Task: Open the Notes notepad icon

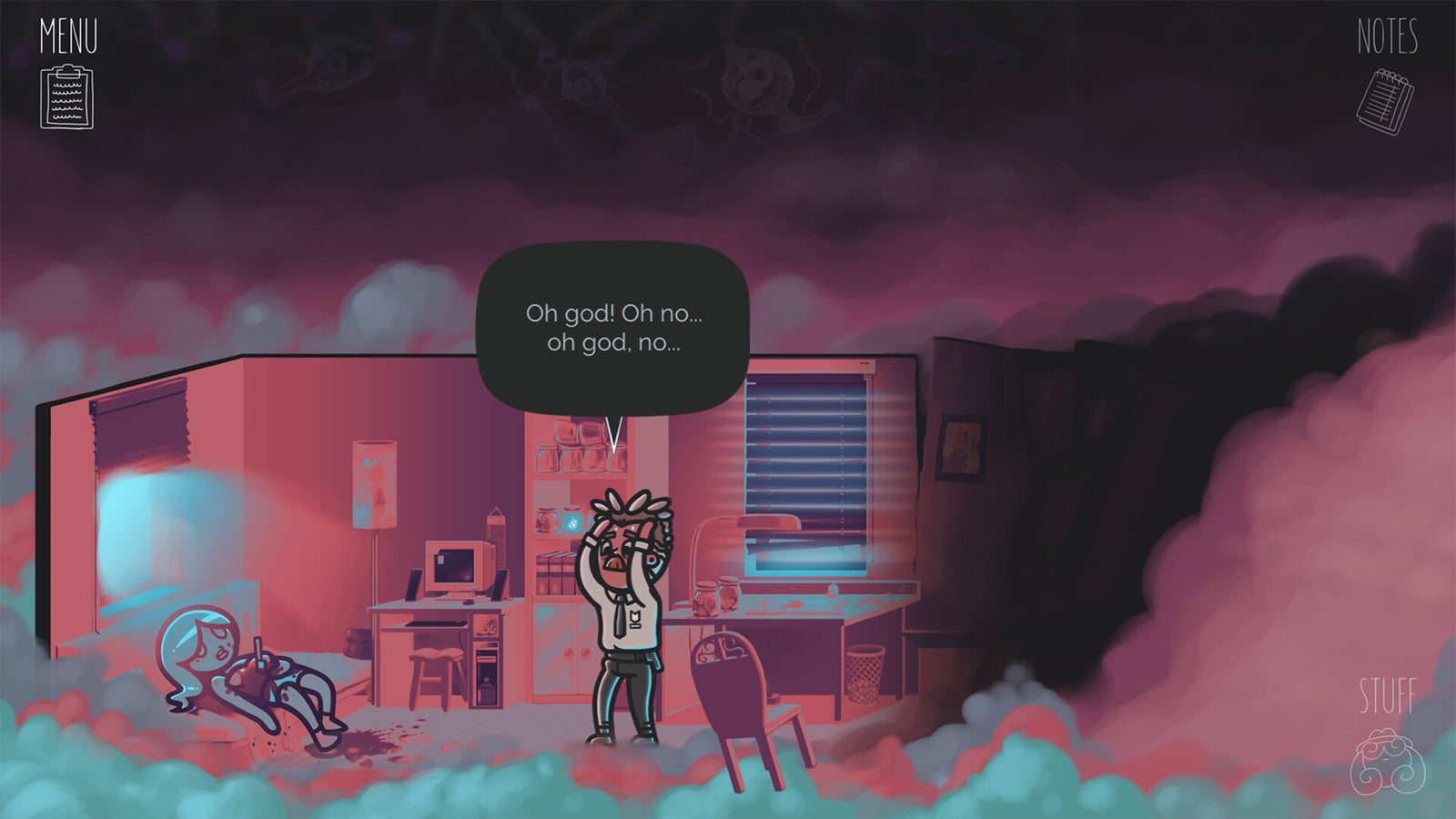Action: (x=1387, y=100)
